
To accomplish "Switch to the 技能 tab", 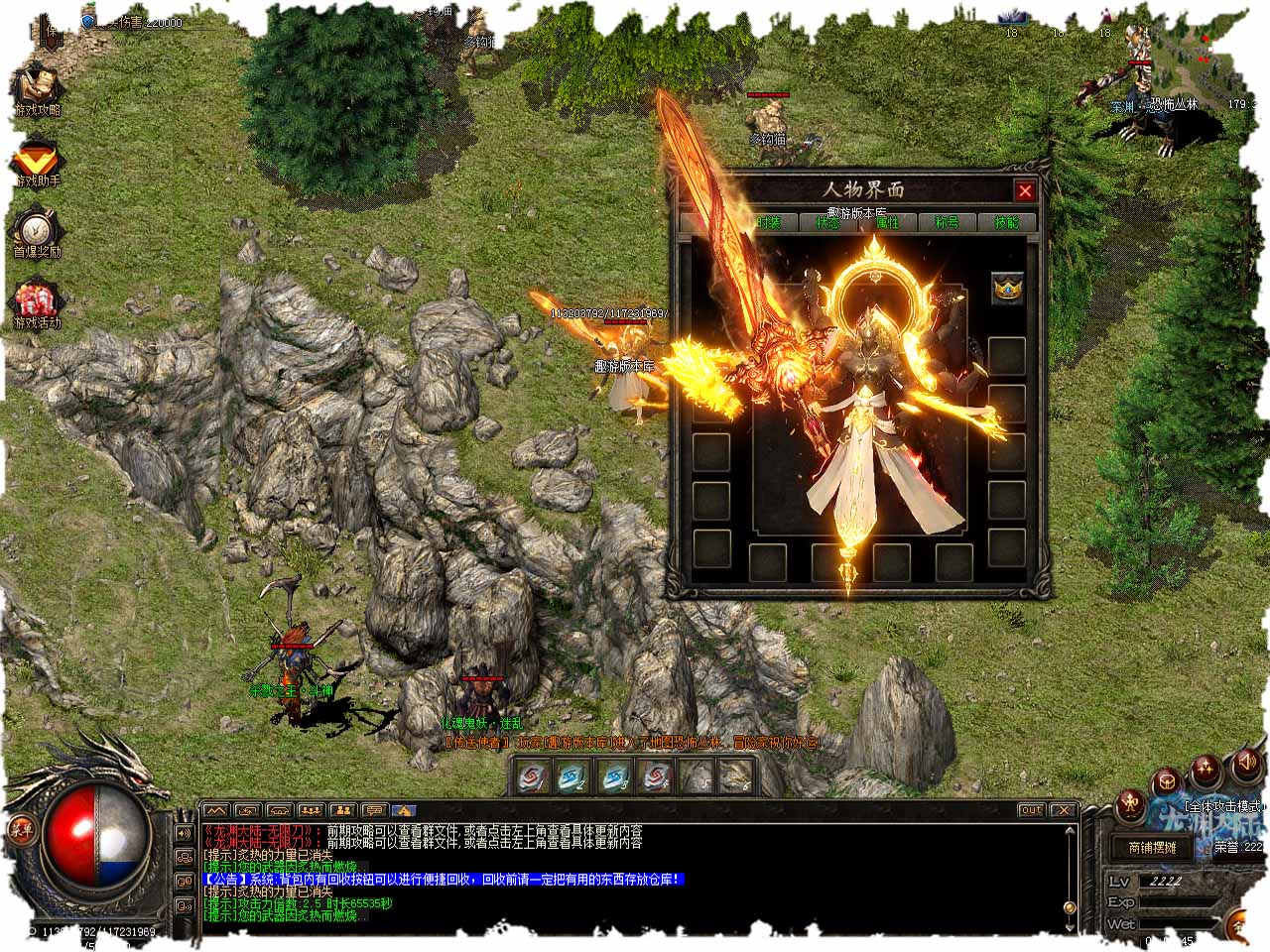I will tap(1006, 223).
